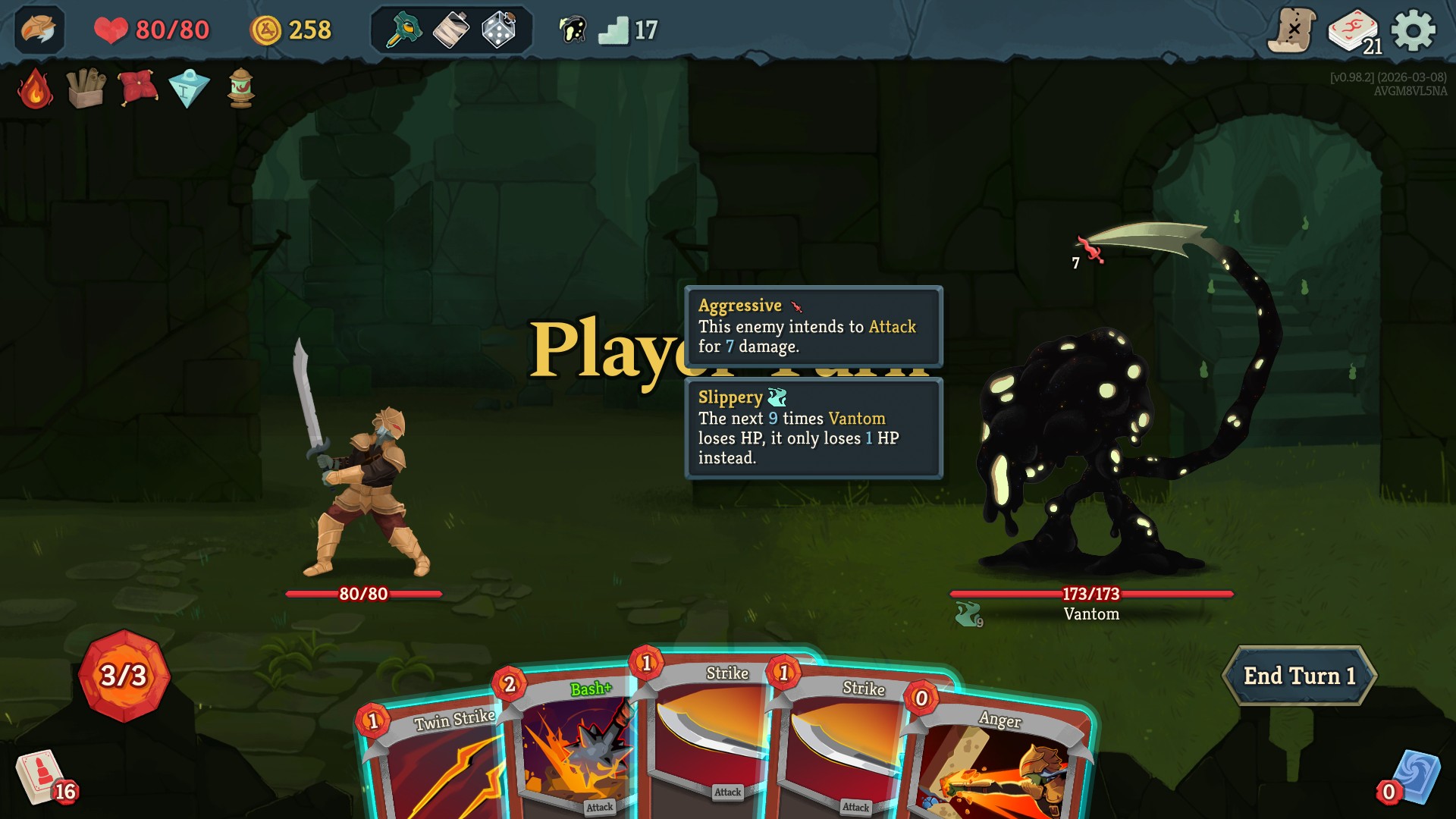The width and height of the screenshot is (1456, 819).
Task: Inspect the red pillow relic
Action: point(135,88)
